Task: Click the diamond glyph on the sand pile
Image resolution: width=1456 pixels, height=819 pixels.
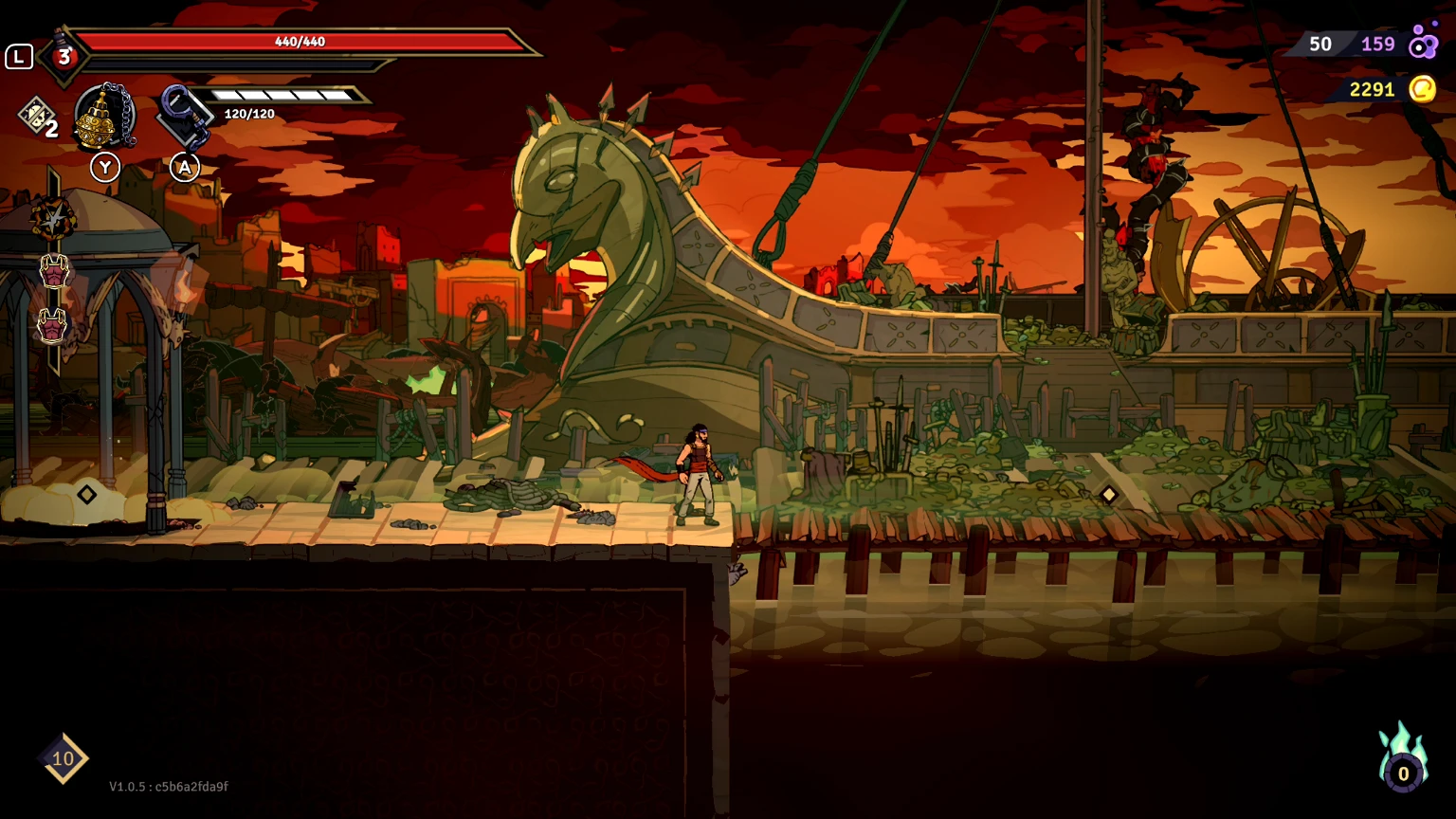Action: (86, 492)
